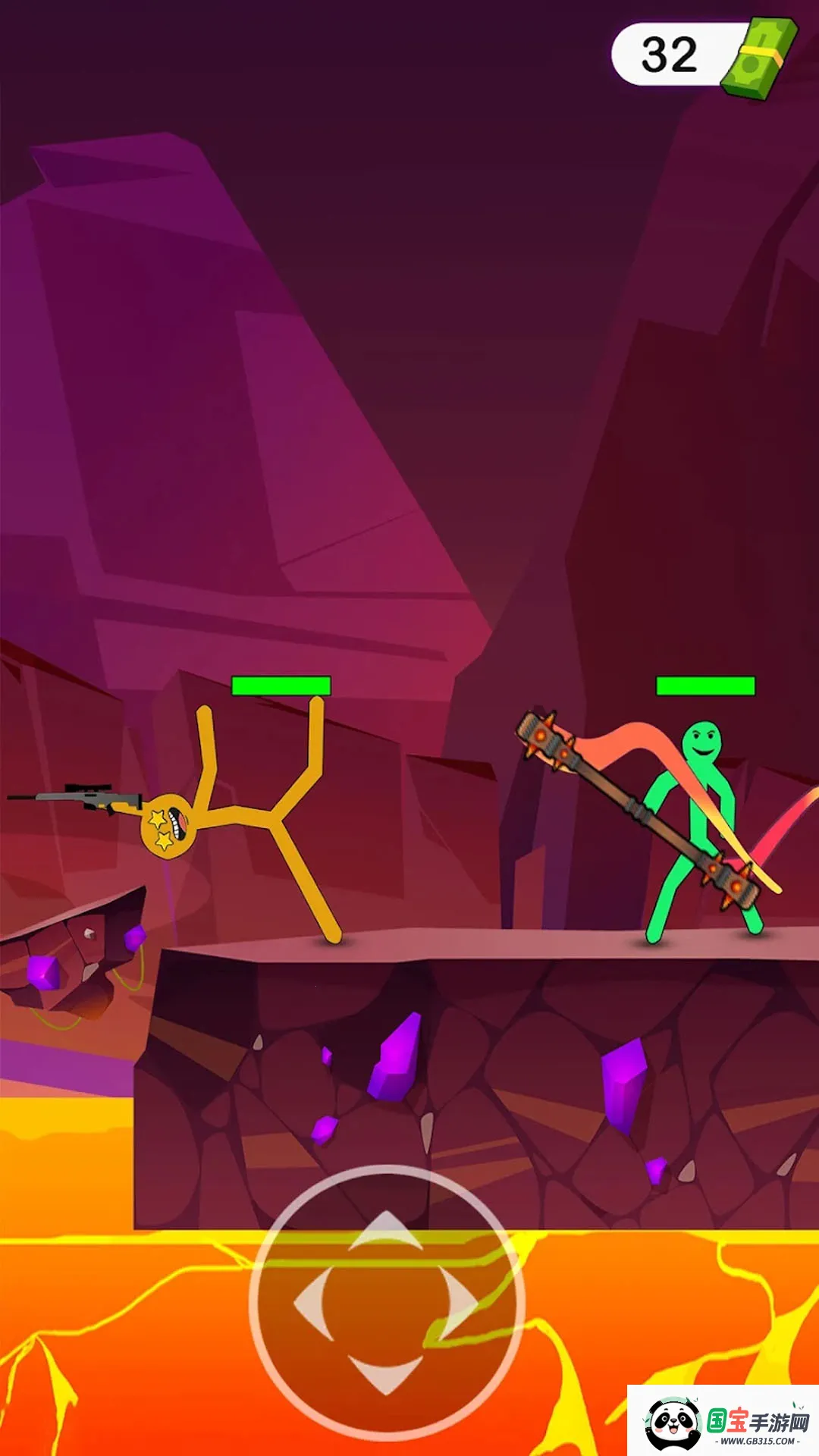Viewport: 819px width, 1456px height.
Task: Tap the joystick's right arrow
Action: (x=459, y=1302)
